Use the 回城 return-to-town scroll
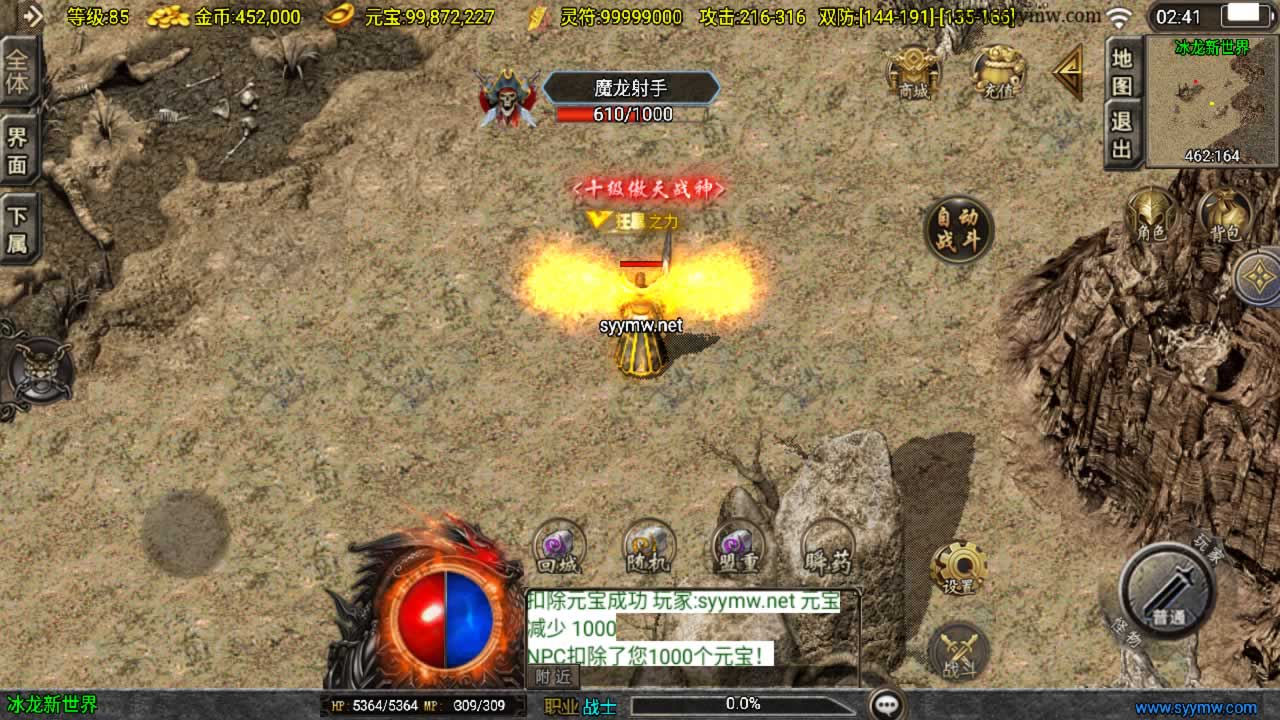The width and height of the screenshot is (1280, 720). pyautogui.click(x=559, y=547)
